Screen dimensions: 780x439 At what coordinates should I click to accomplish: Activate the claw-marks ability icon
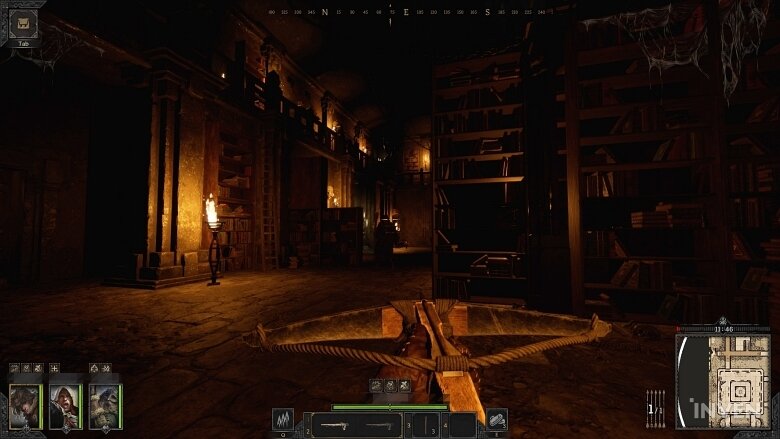283,421
